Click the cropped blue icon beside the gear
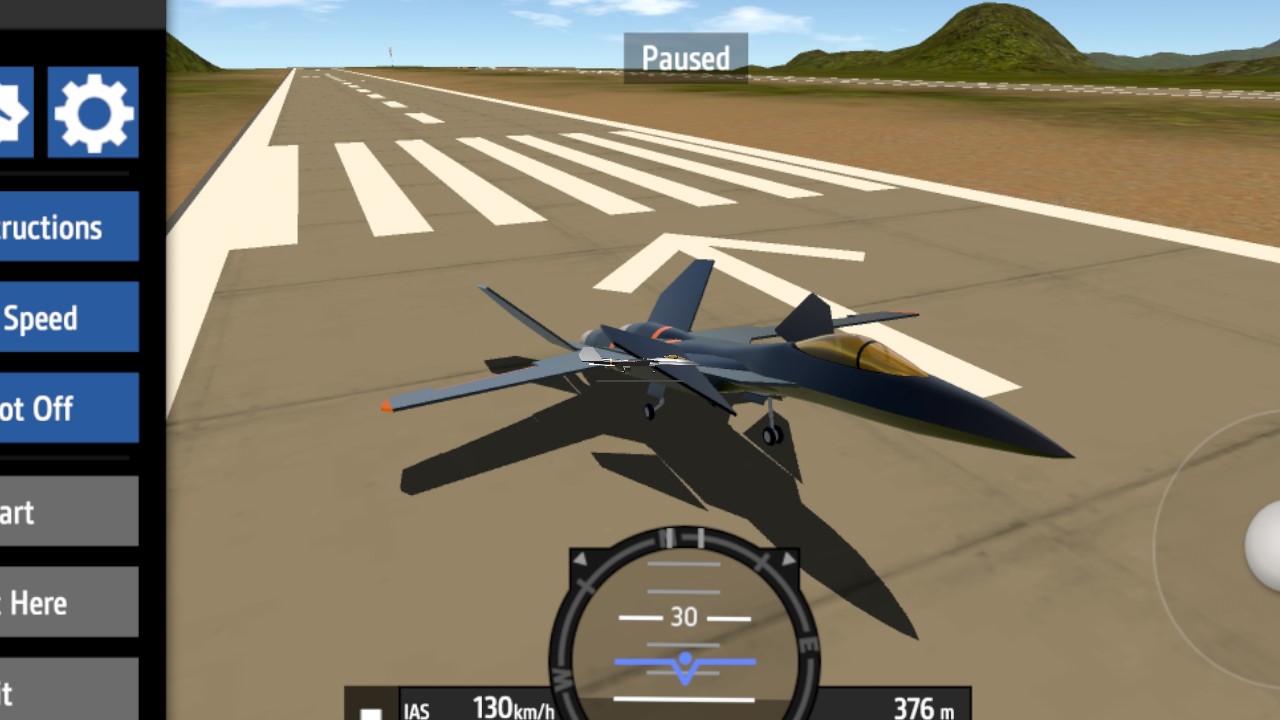Viewport: 1280px width, 720px height. tap(16, 112)
